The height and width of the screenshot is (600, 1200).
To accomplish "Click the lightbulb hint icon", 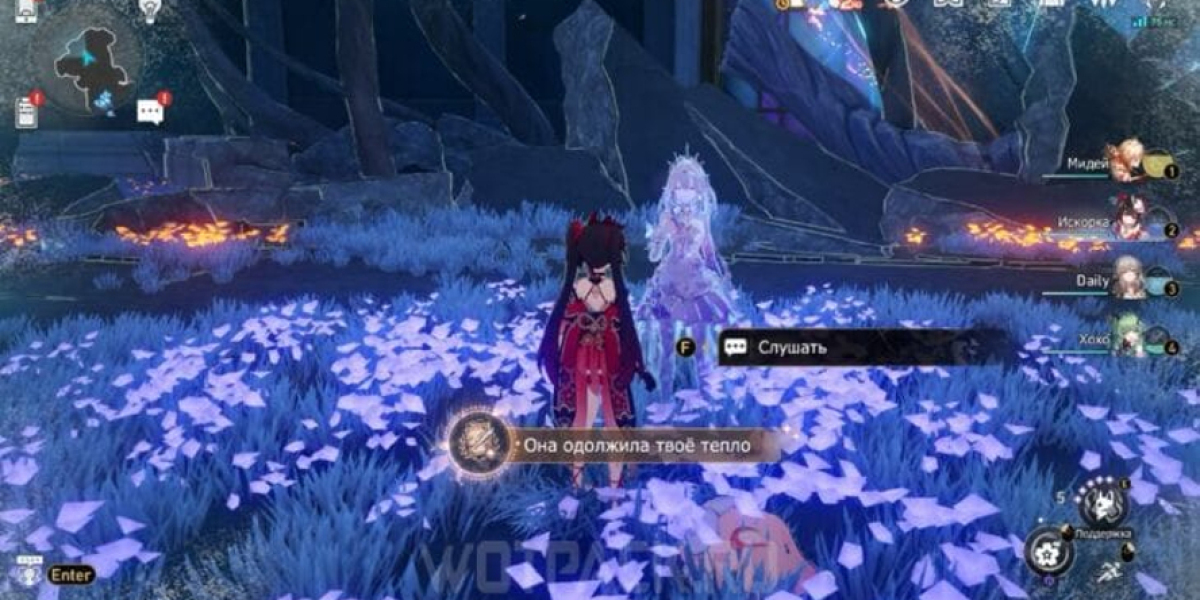I will pyautogui.click(x=150, y=10).
